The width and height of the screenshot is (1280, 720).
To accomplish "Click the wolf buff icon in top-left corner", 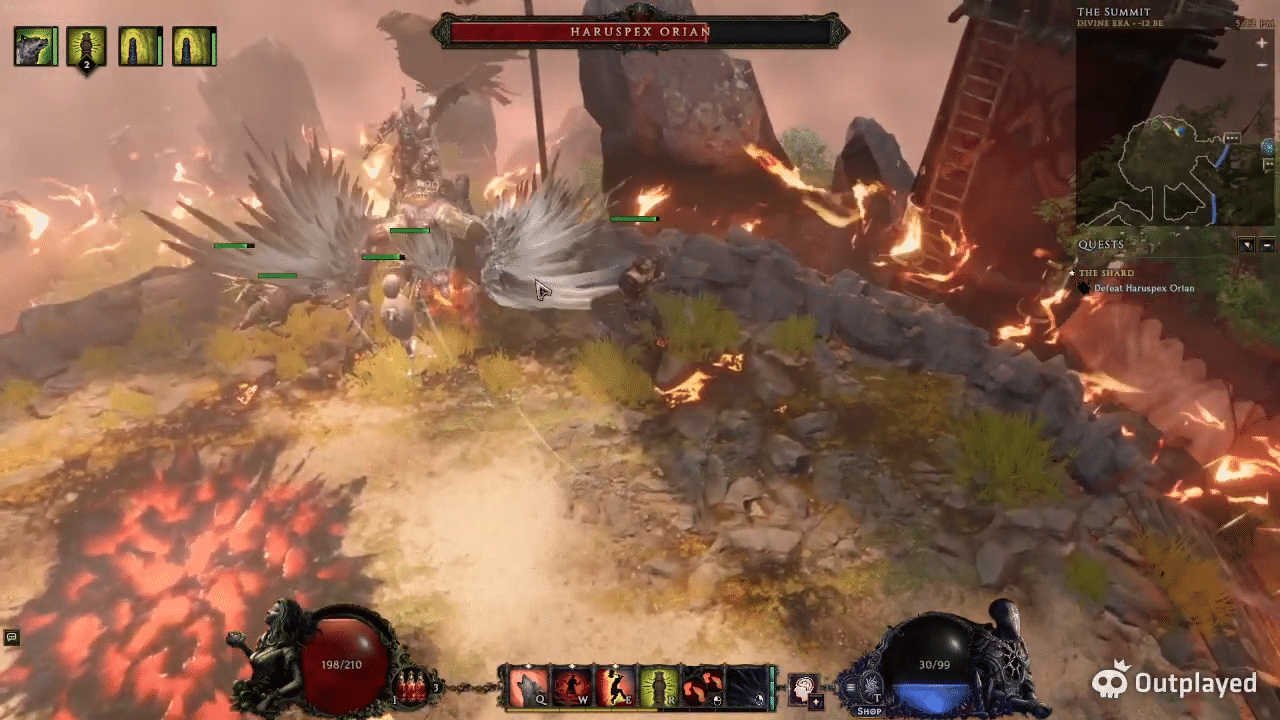I will (x=35, y=46).
